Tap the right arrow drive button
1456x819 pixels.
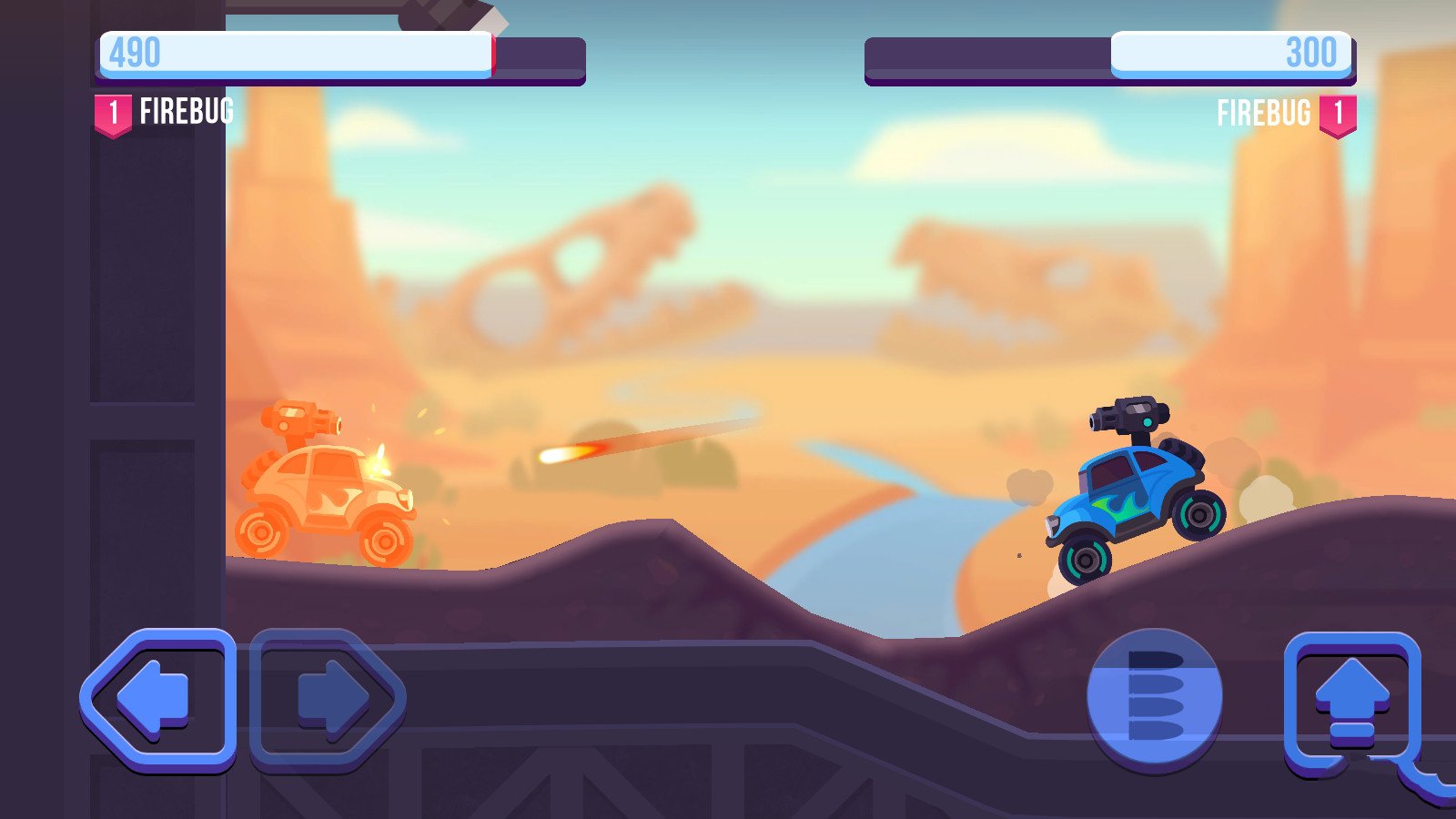pos(328,699)
